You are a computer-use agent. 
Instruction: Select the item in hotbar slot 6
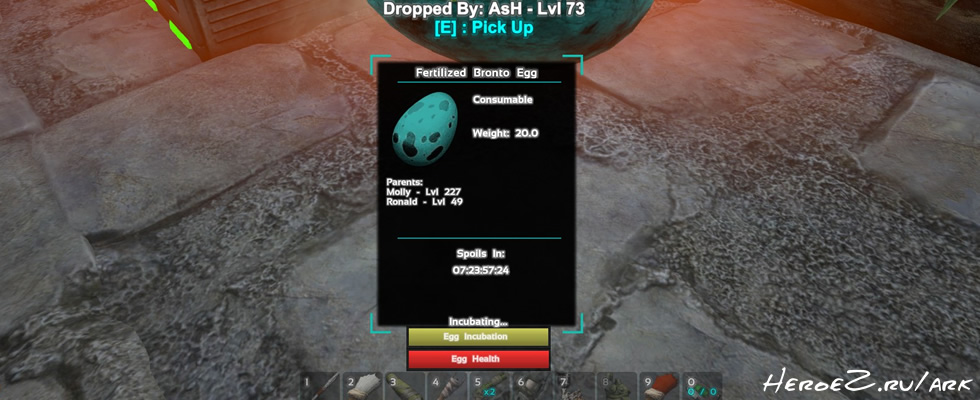click(x=533, y=386)
